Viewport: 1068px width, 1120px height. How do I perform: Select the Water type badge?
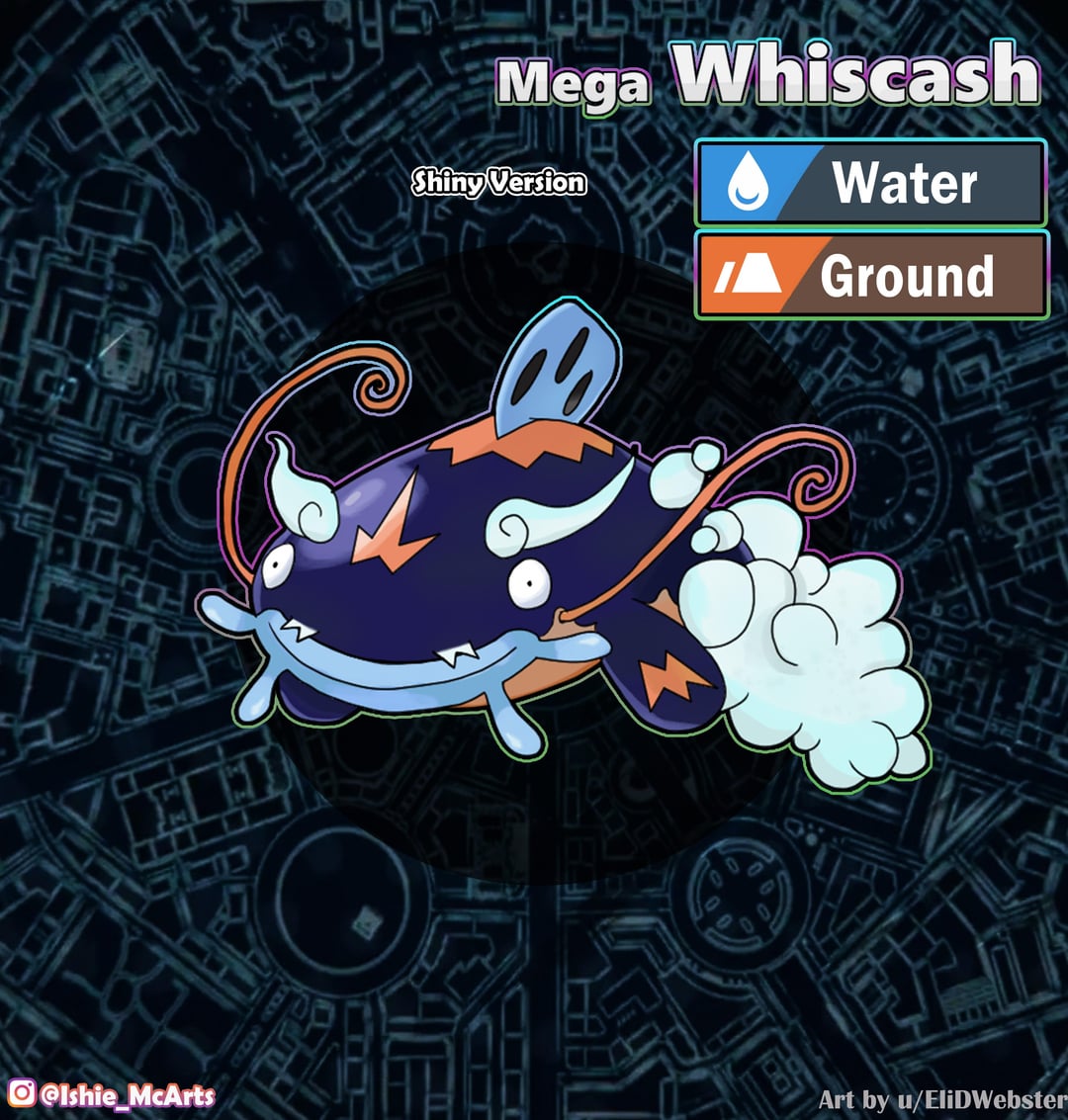[871, 183]
